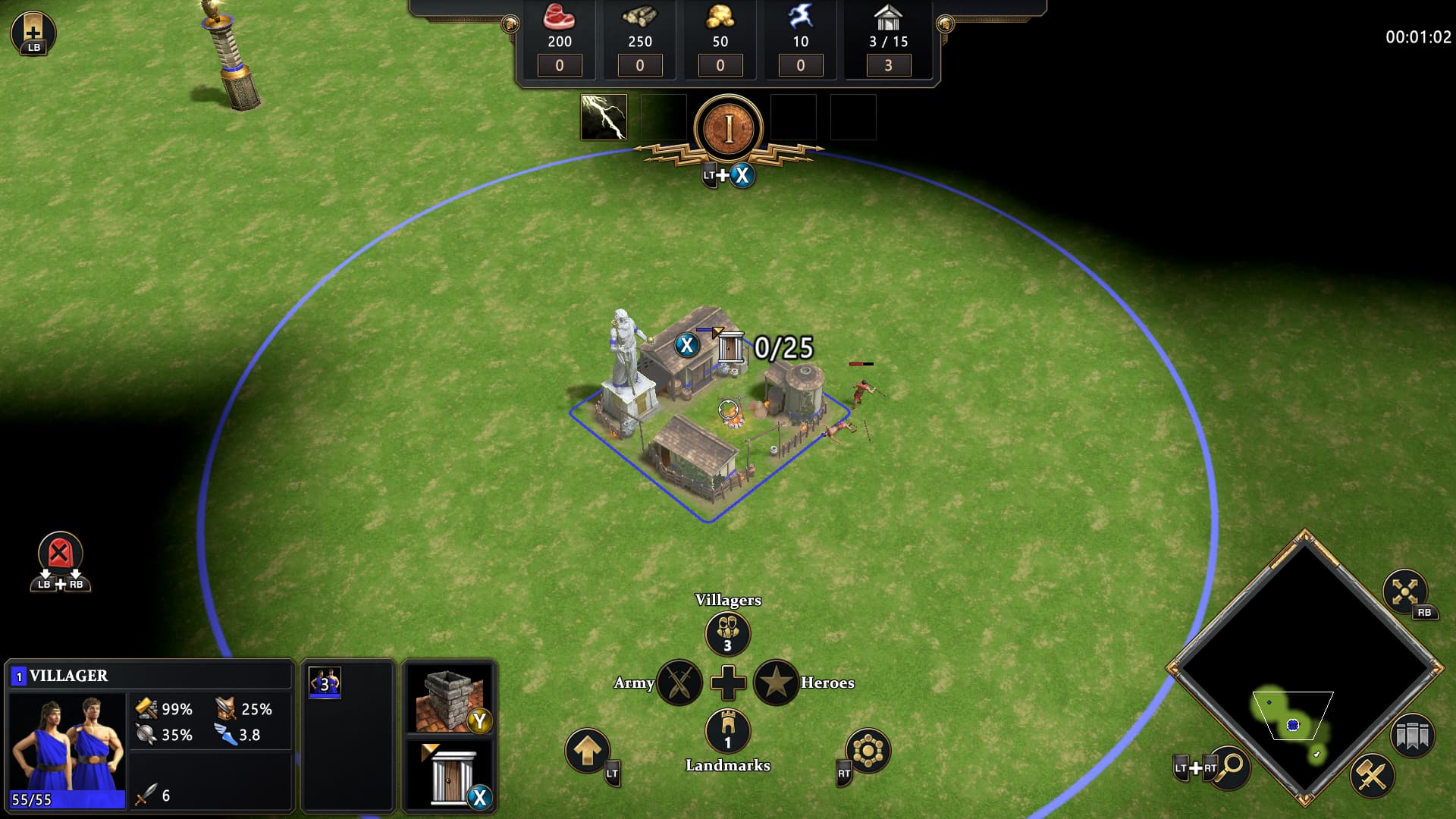Click the Age I advance medallion

(x=728, y=127)
